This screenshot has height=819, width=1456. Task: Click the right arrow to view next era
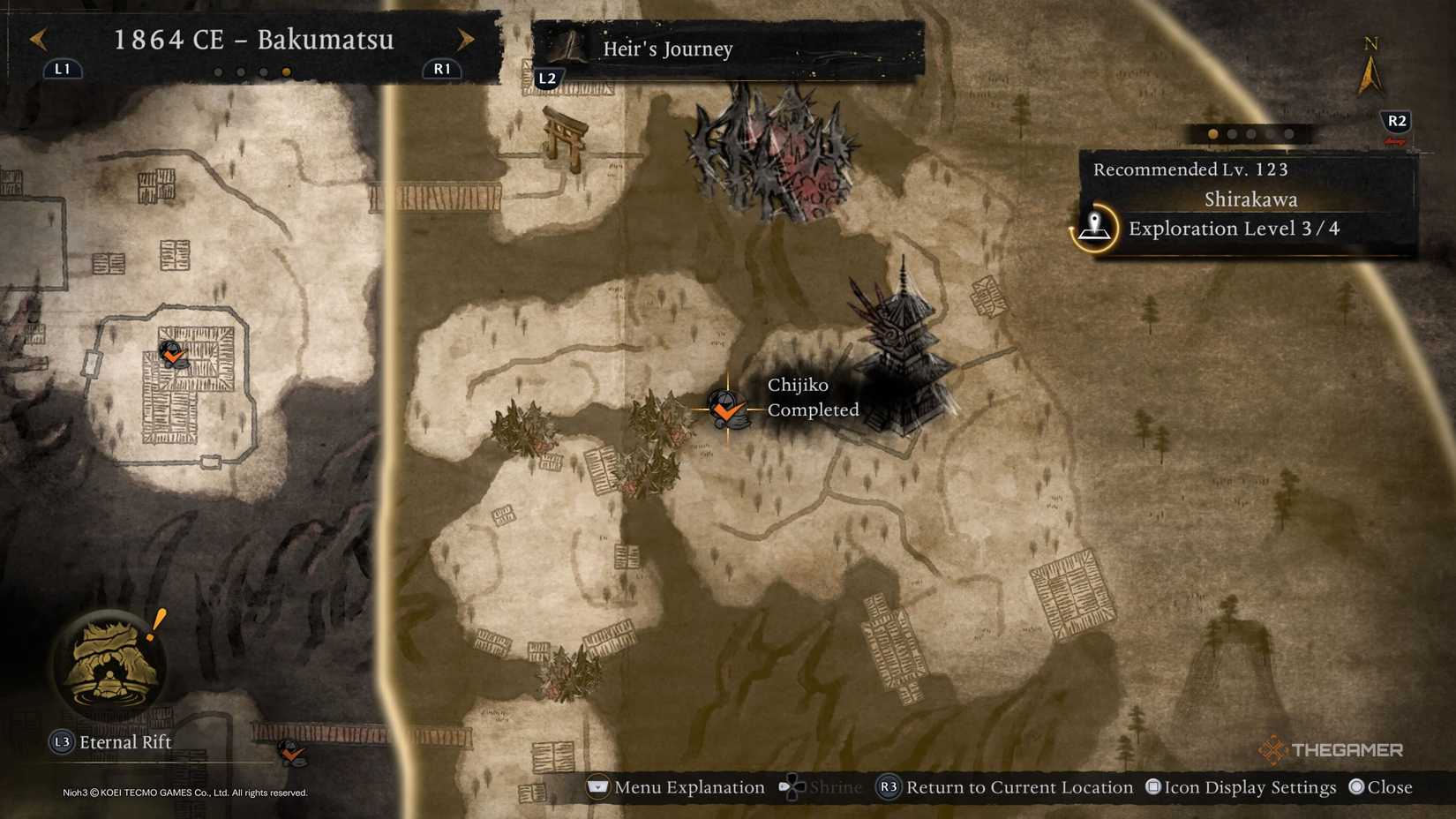click(467, 39)
